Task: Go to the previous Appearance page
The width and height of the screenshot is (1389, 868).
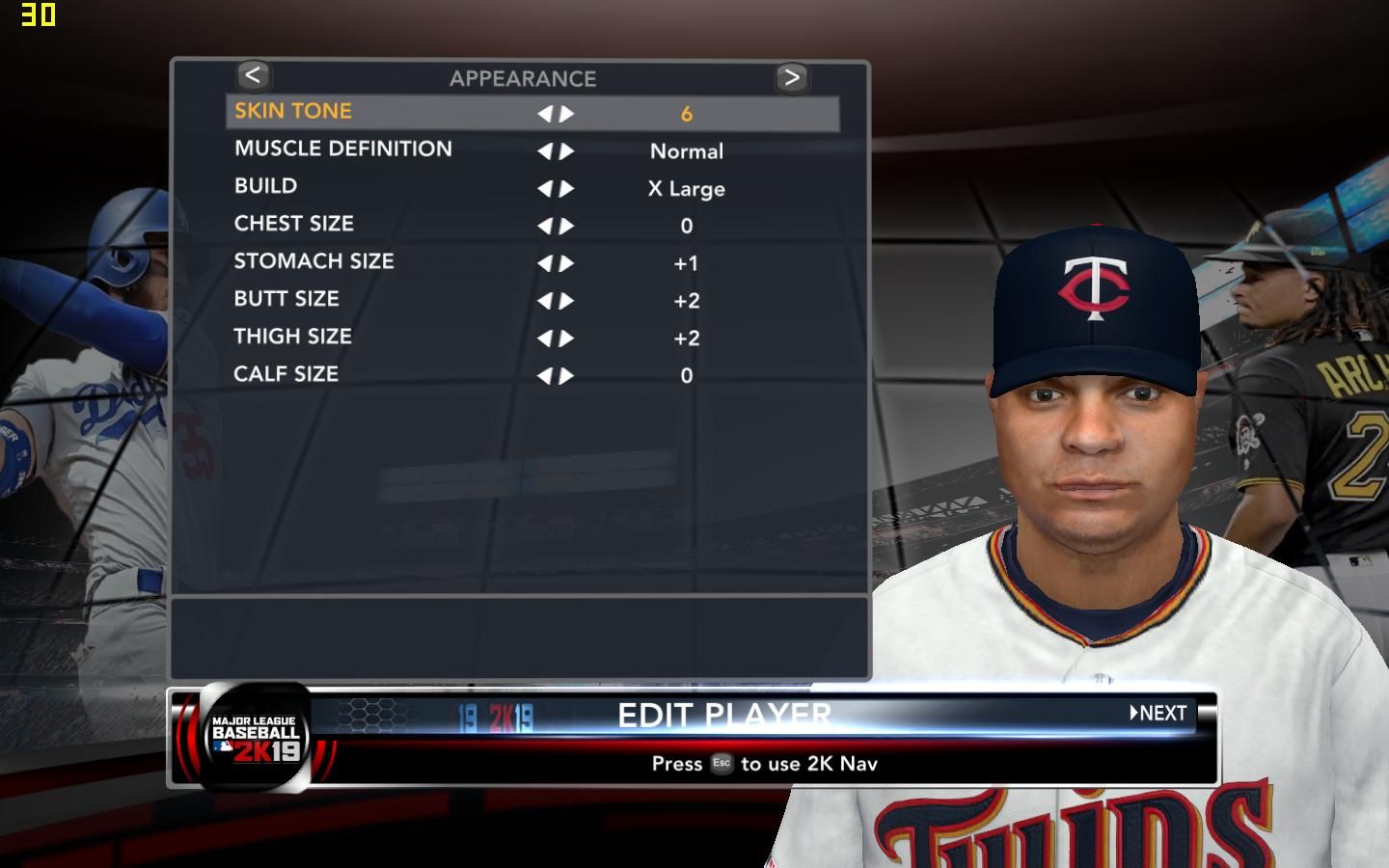Action: coord(253,75)
